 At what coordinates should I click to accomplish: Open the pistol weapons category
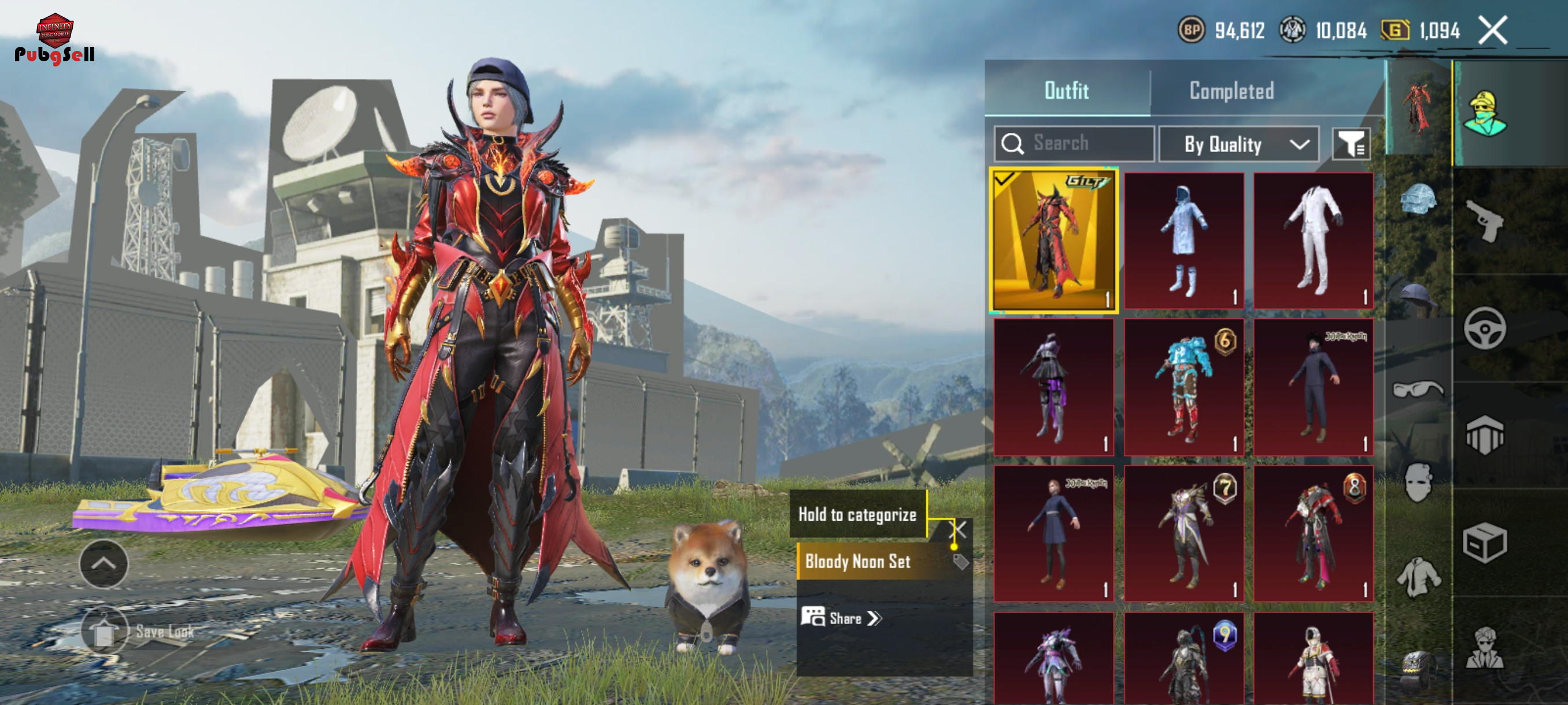coord(1484,221)
